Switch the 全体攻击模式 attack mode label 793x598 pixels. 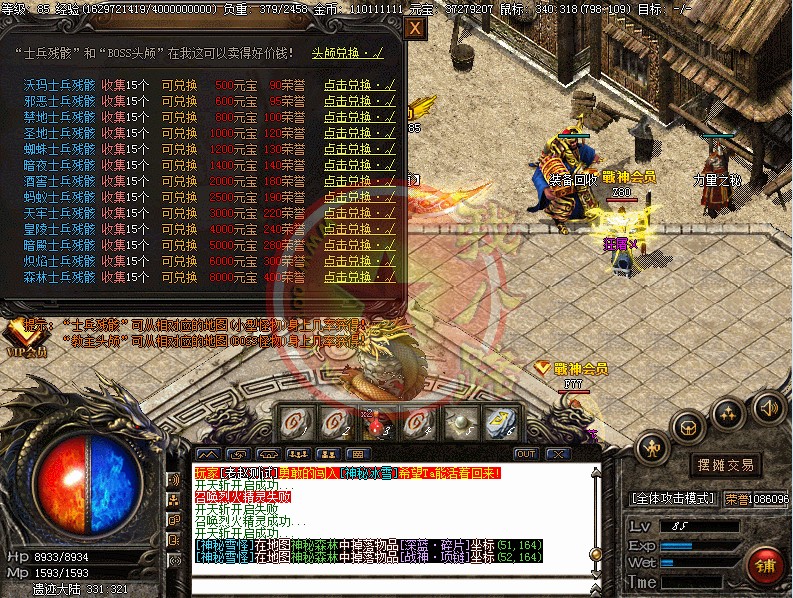point(669,498)
